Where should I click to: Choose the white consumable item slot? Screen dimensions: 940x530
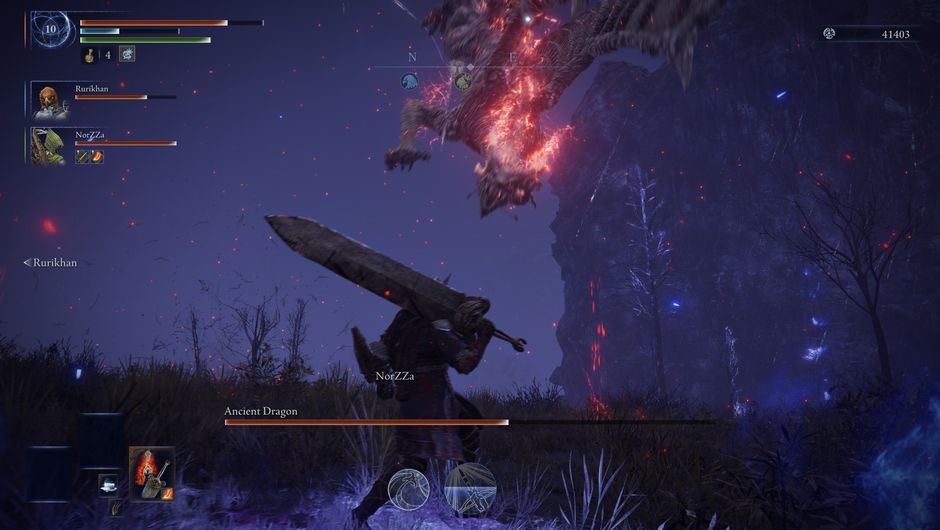coord(109,484)
